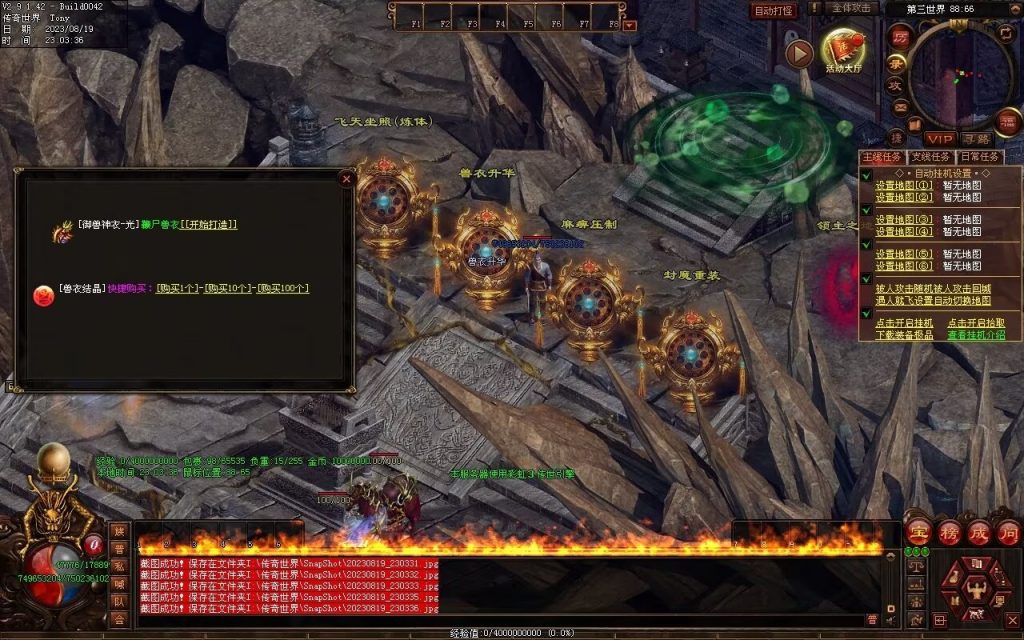Click the round play arrow button
The height and width of the screenshot is (640, 1024).
[x=798, y=53]
